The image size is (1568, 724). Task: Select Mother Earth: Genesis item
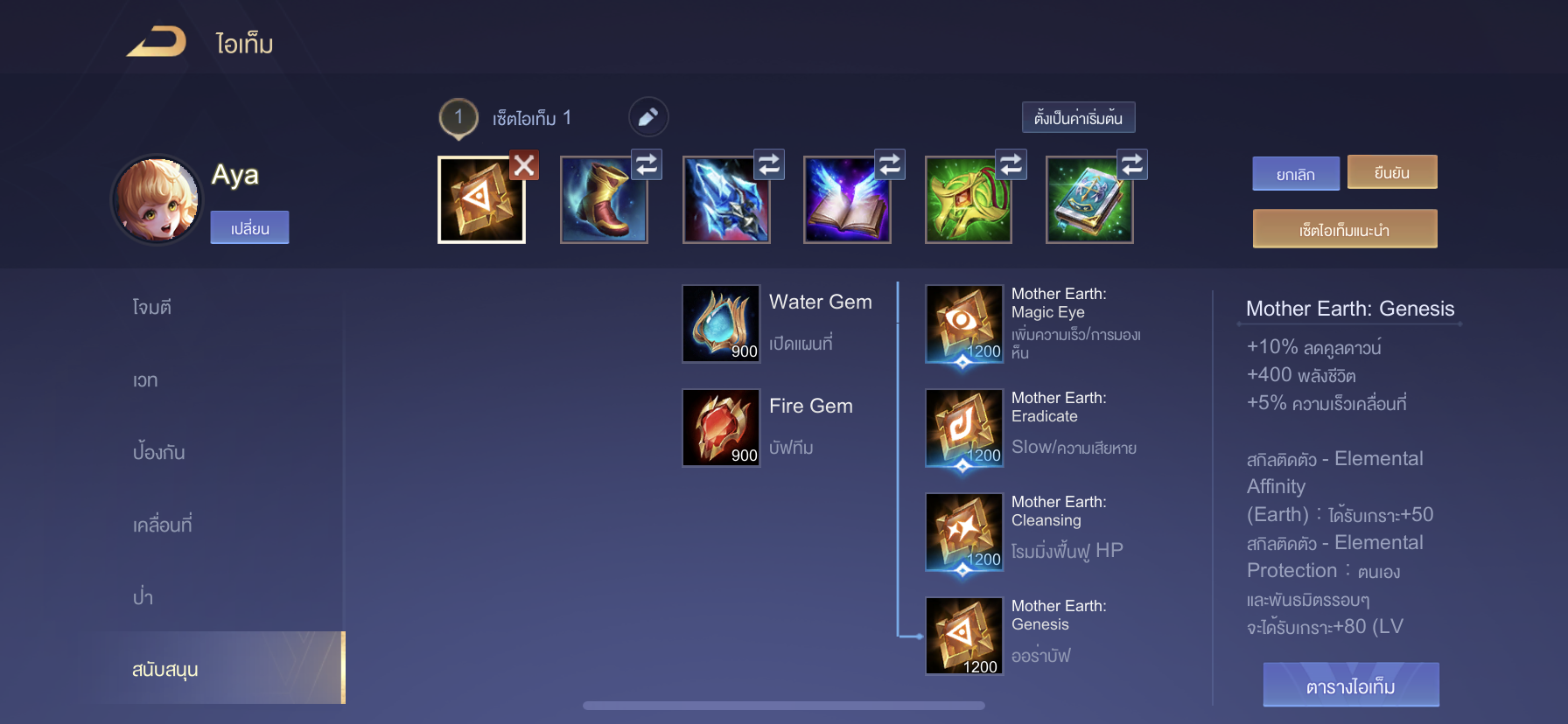[962, 636]
